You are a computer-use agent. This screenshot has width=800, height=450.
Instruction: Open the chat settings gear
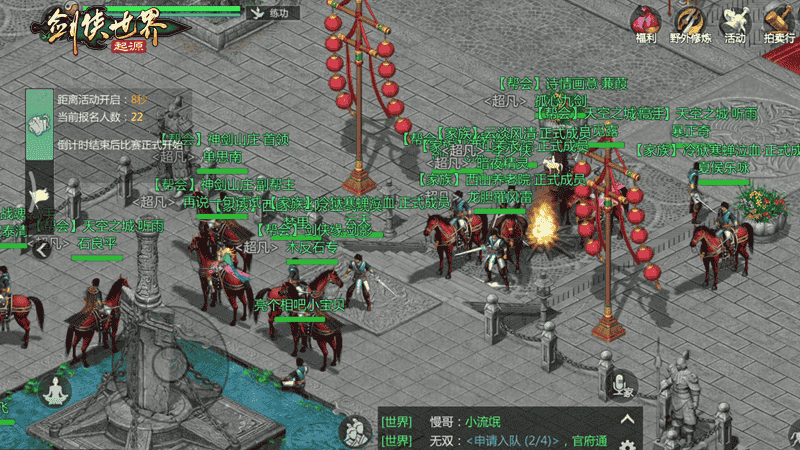tap(627, 444)
